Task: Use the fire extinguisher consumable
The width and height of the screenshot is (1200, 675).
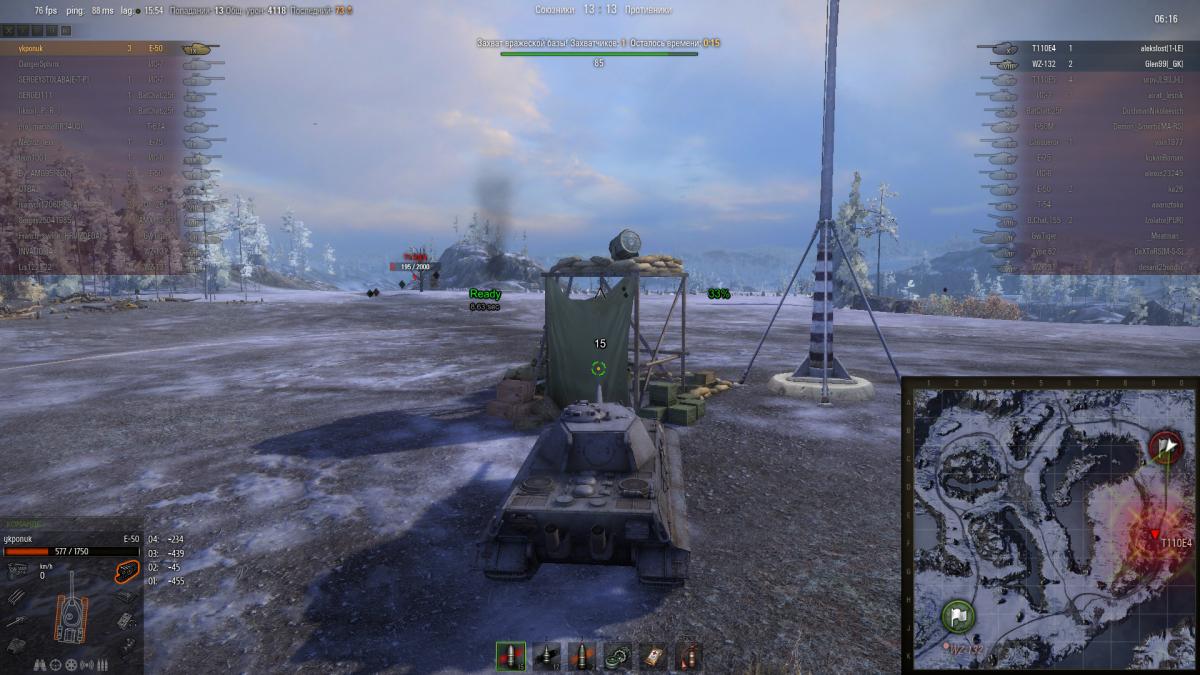Action: (688, 656)
